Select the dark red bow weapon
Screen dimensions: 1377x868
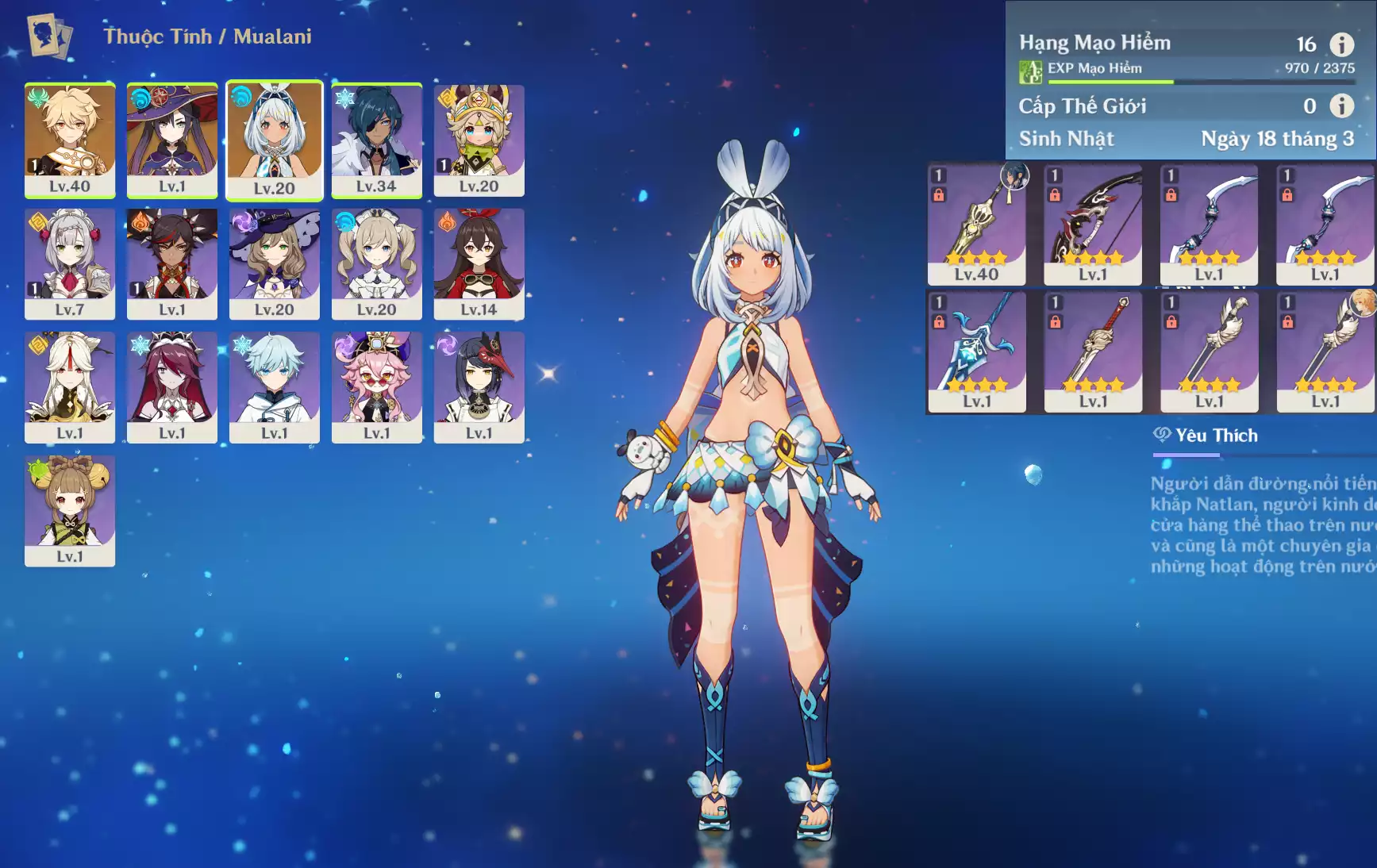tap(1093, 224)
